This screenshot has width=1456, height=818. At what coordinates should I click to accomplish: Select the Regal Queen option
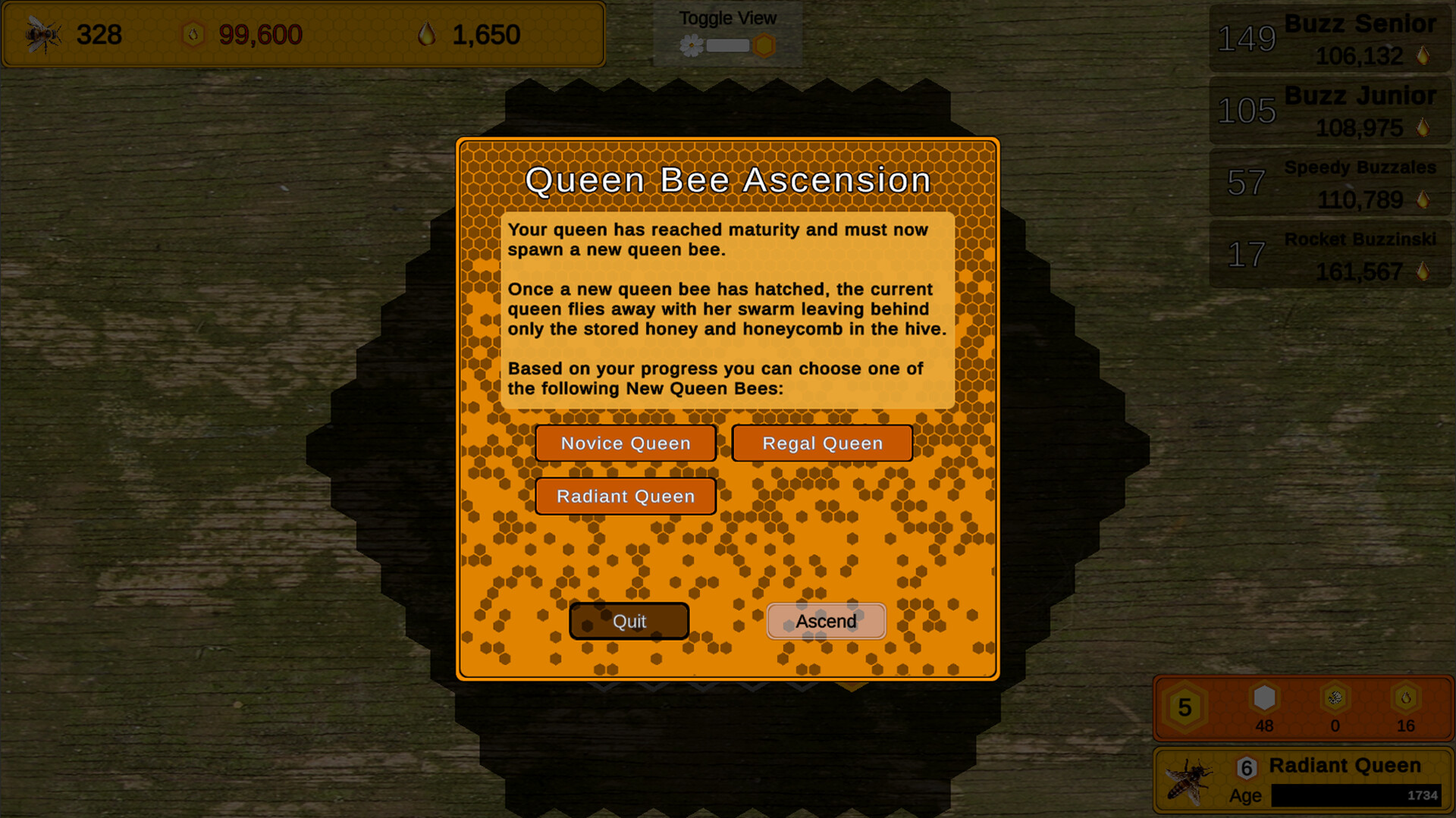pos(822,443)
